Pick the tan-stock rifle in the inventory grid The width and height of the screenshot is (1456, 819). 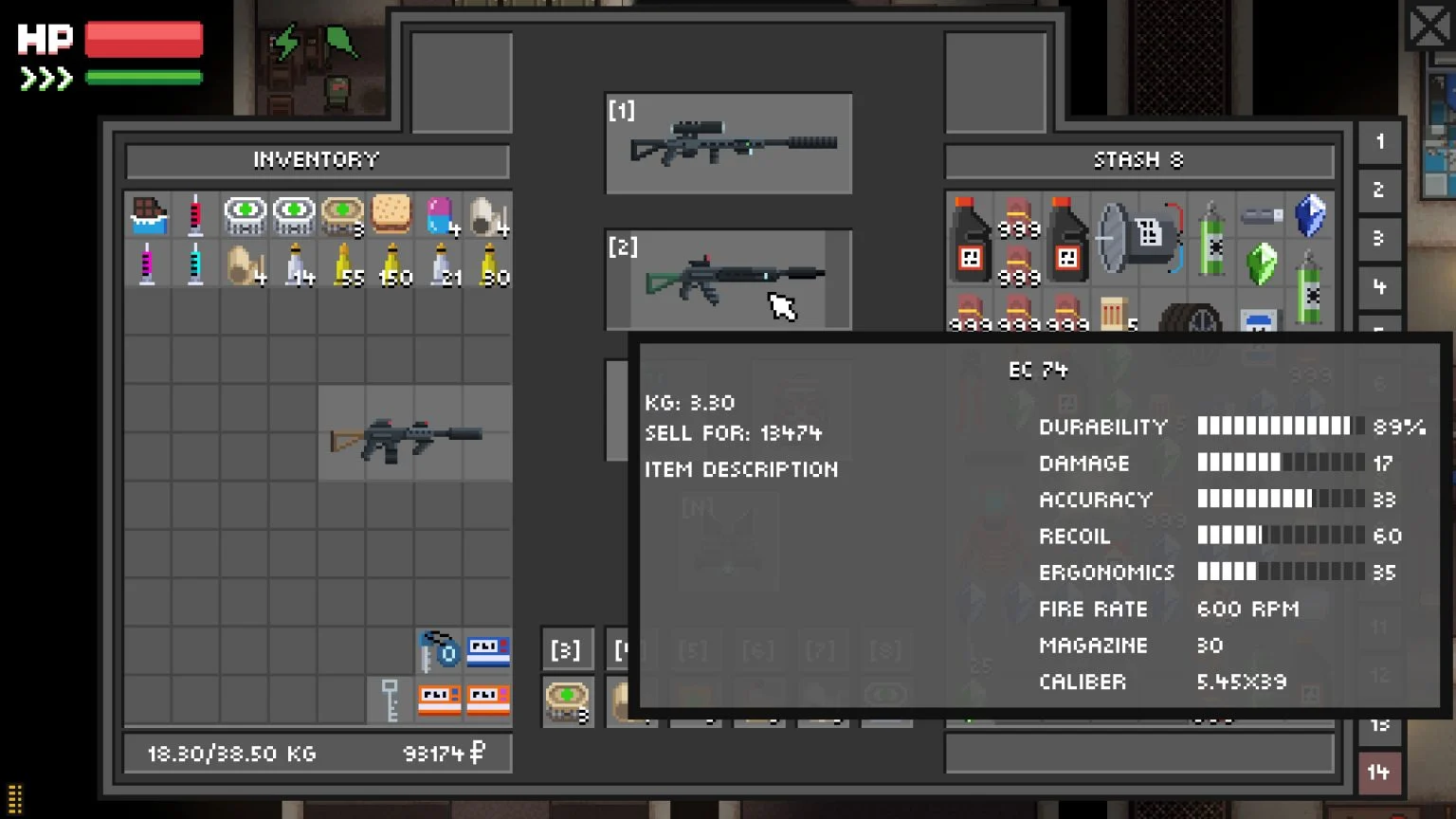pos(414,434)
